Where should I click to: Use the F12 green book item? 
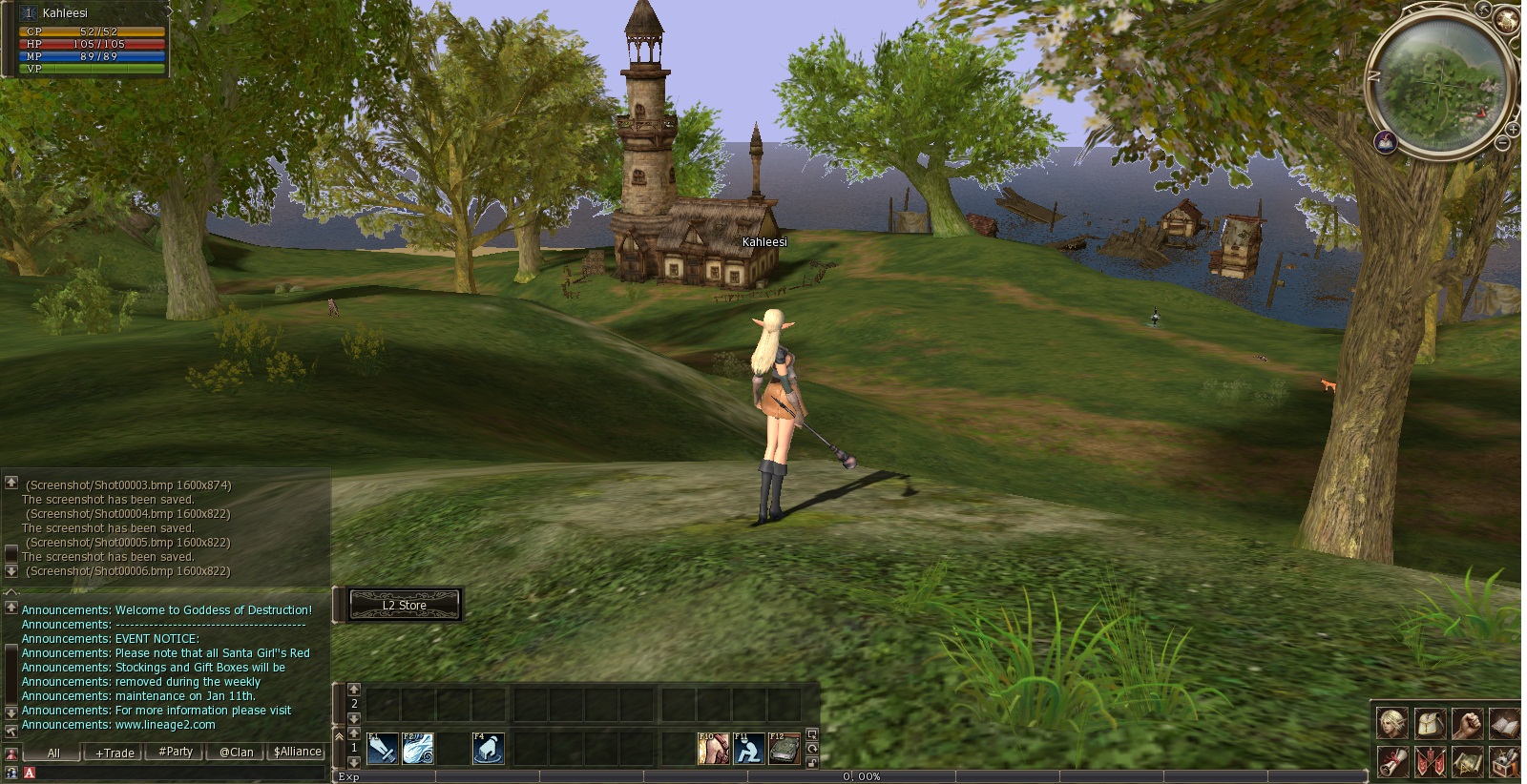784,749
